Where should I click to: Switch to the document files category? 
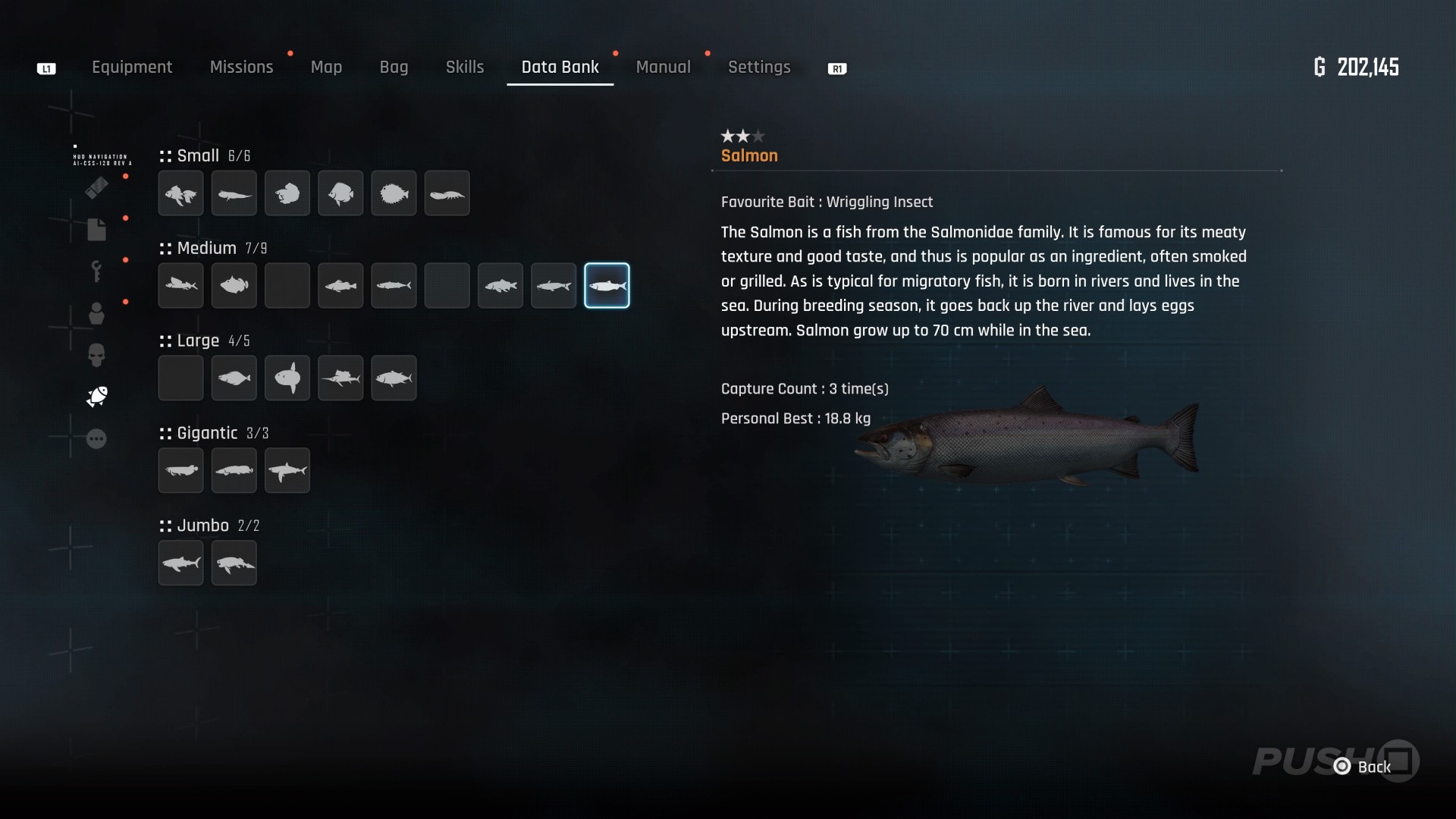96,230
